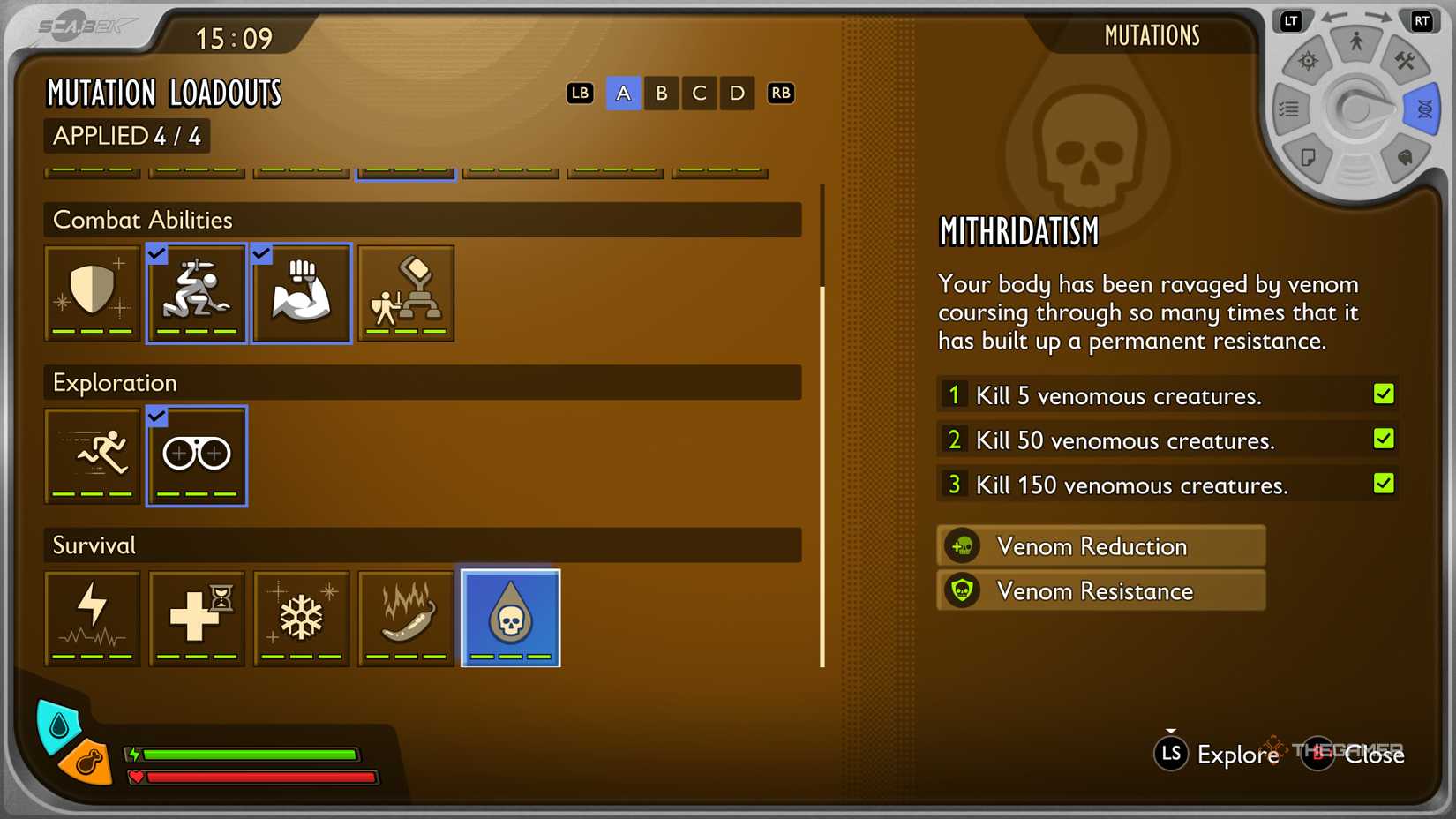Screen dimensions: 1456x819
Task: Open the snowflake cold resistance mutation
Action: click(x=301, y=618)
